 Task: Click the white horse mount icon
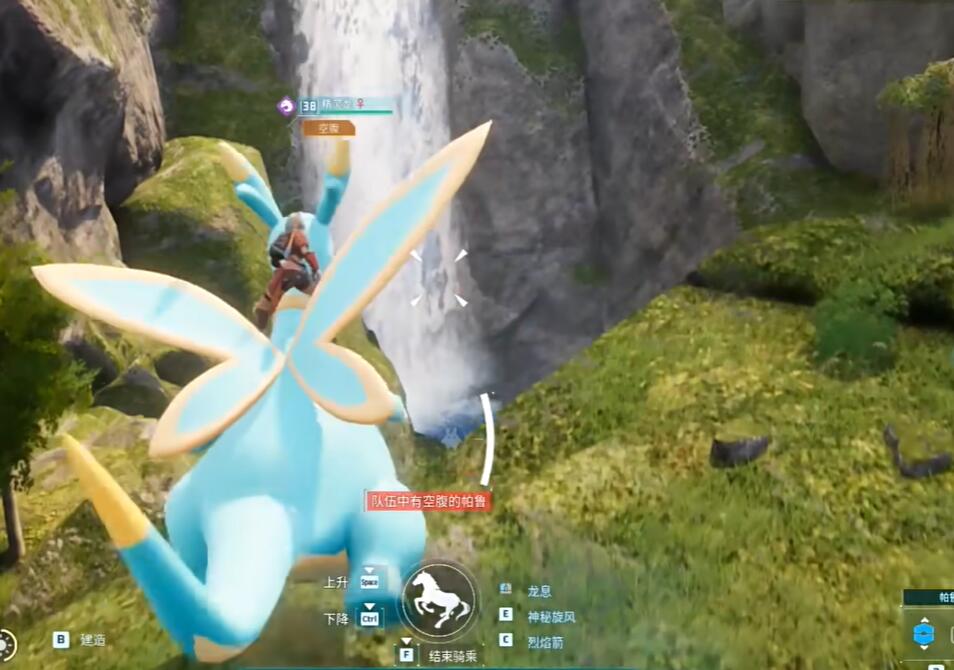tap(440, 600)
